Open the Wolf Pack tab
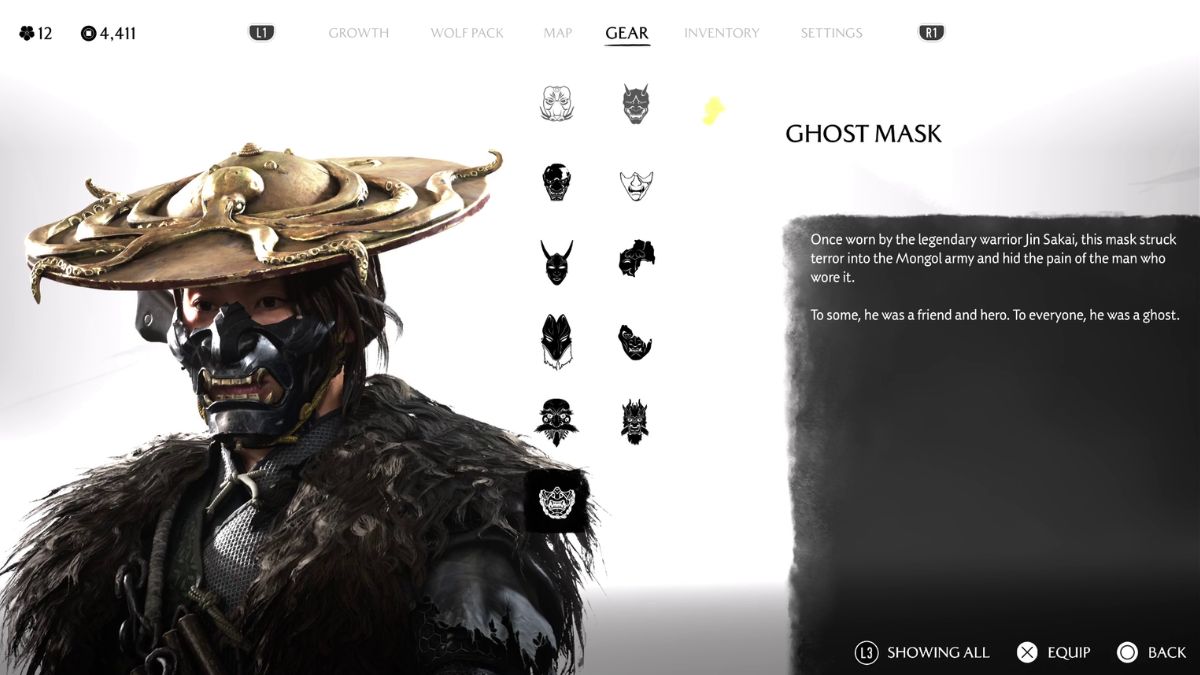1200x675 pixels. tap(467, 33)
